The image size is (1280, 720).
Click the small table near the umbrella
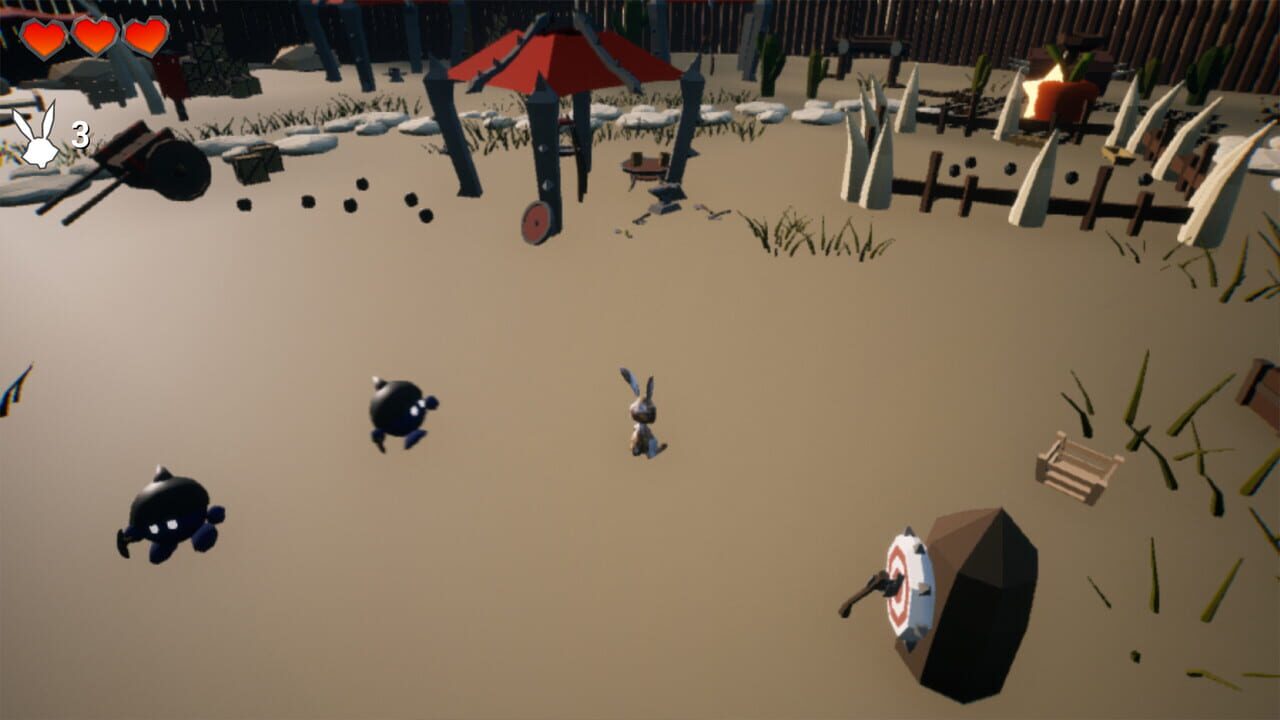coord(643,165)
